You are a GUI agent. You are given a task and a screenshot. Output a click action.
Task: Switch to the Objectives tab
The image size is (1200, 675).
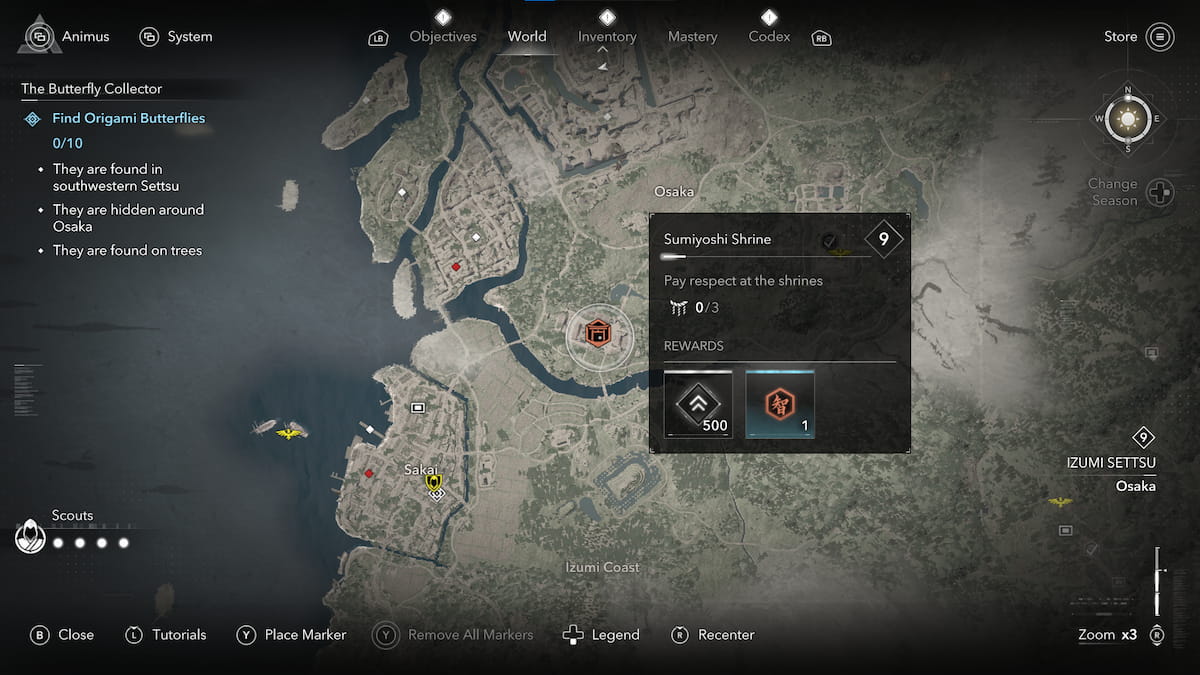[x=443, y=37]
